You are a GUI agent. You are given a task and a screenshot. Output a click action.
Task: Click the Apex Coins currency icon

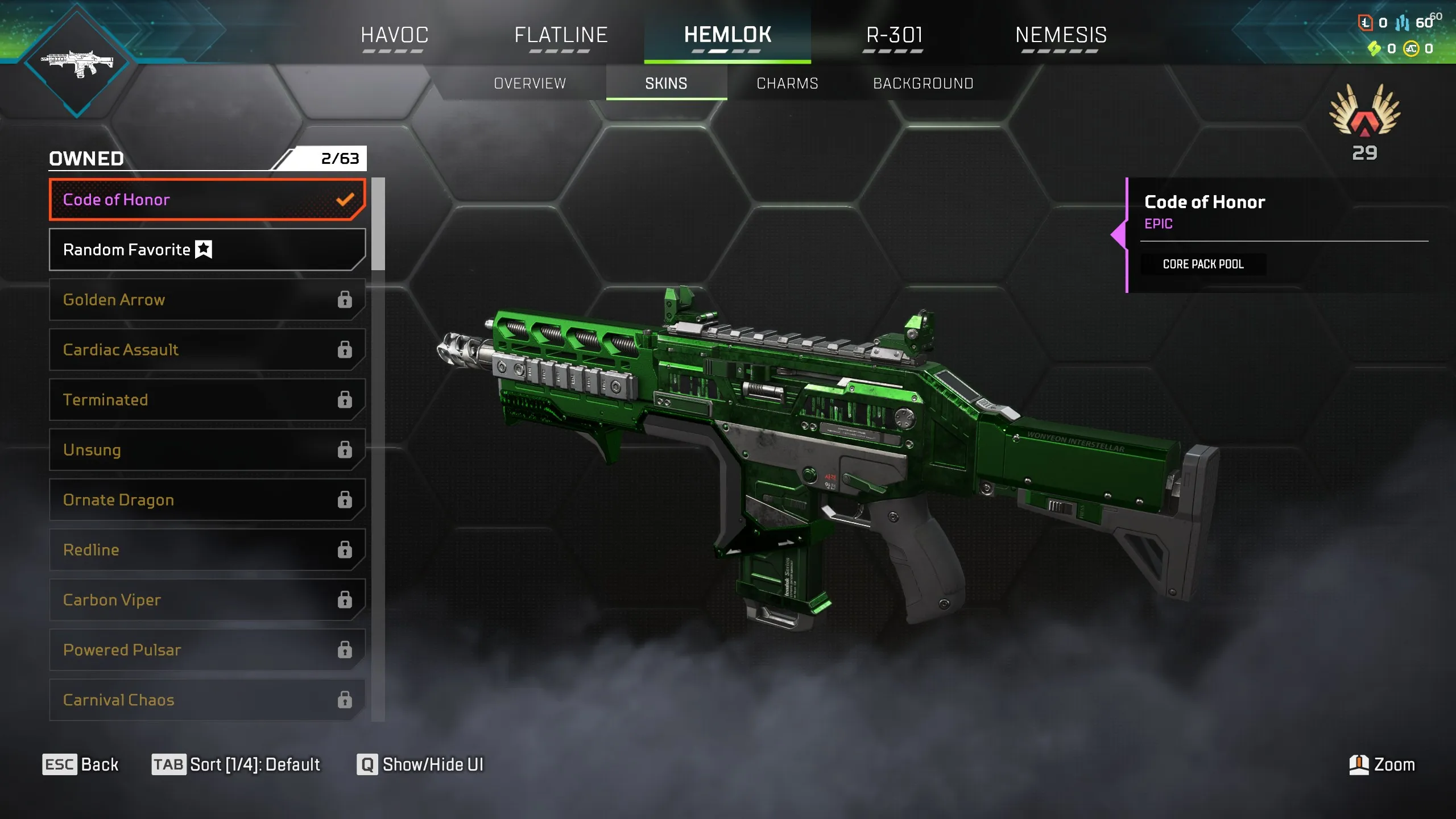click(1412, 50)
